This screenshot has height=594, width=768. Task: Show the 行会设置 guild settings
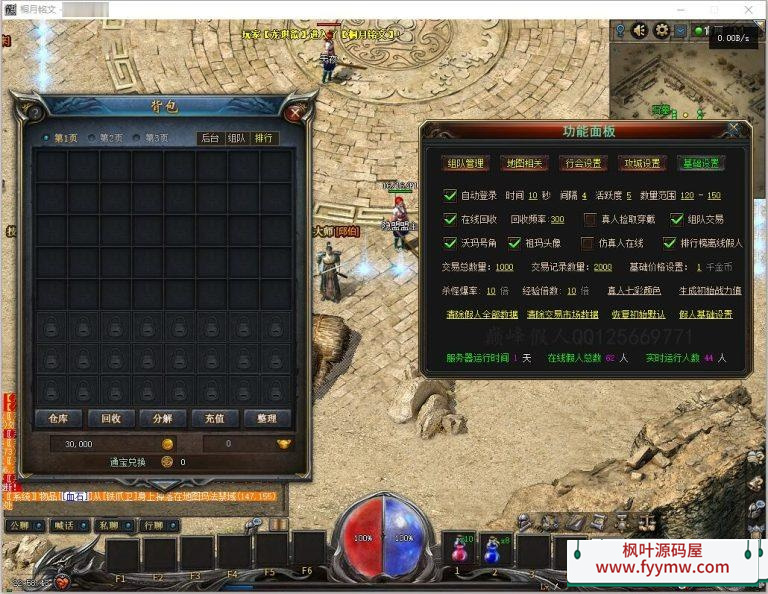(583, 163)
